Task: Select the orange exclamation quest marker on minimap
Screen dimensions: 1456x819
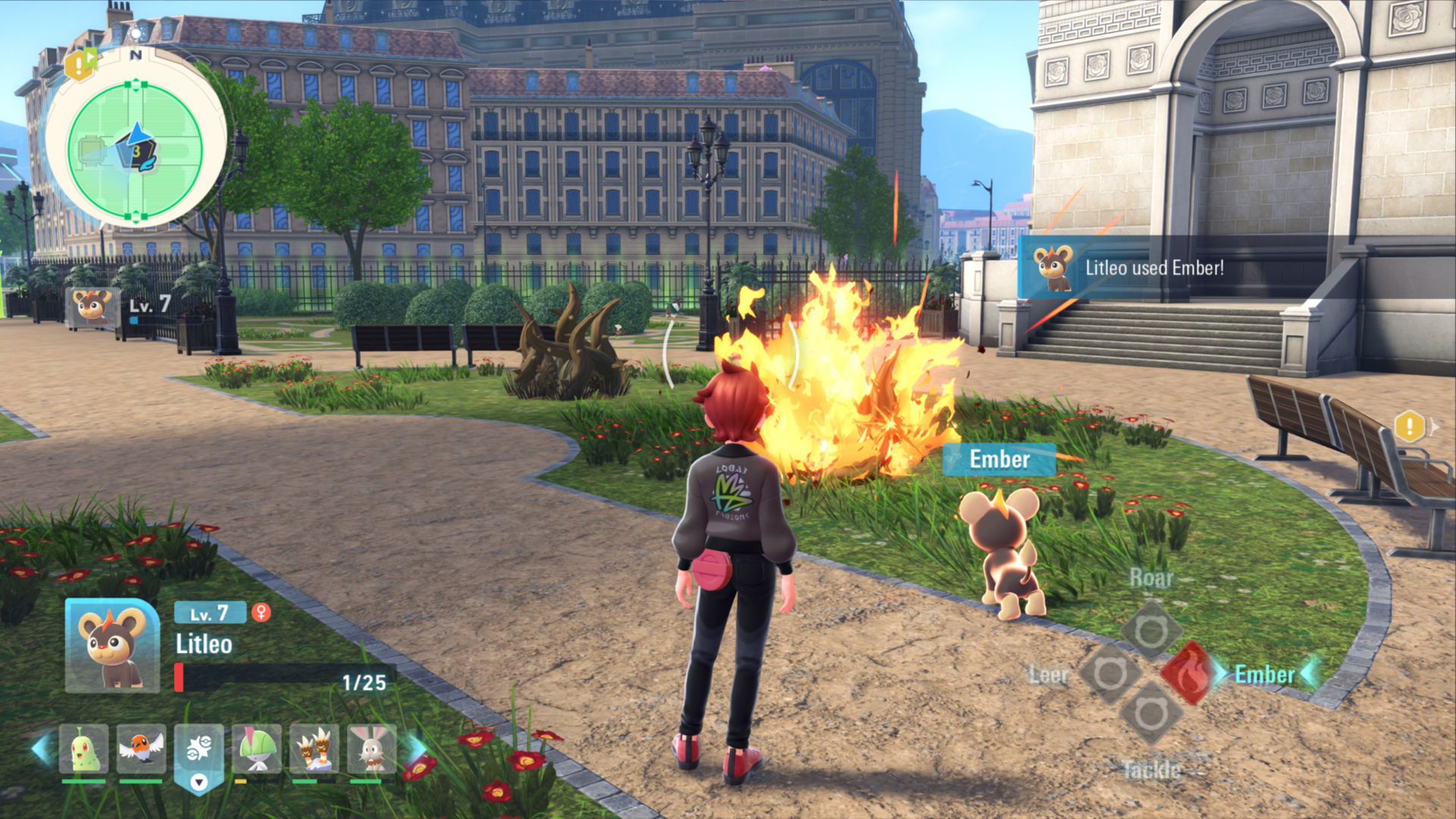Action: (80, 65)
